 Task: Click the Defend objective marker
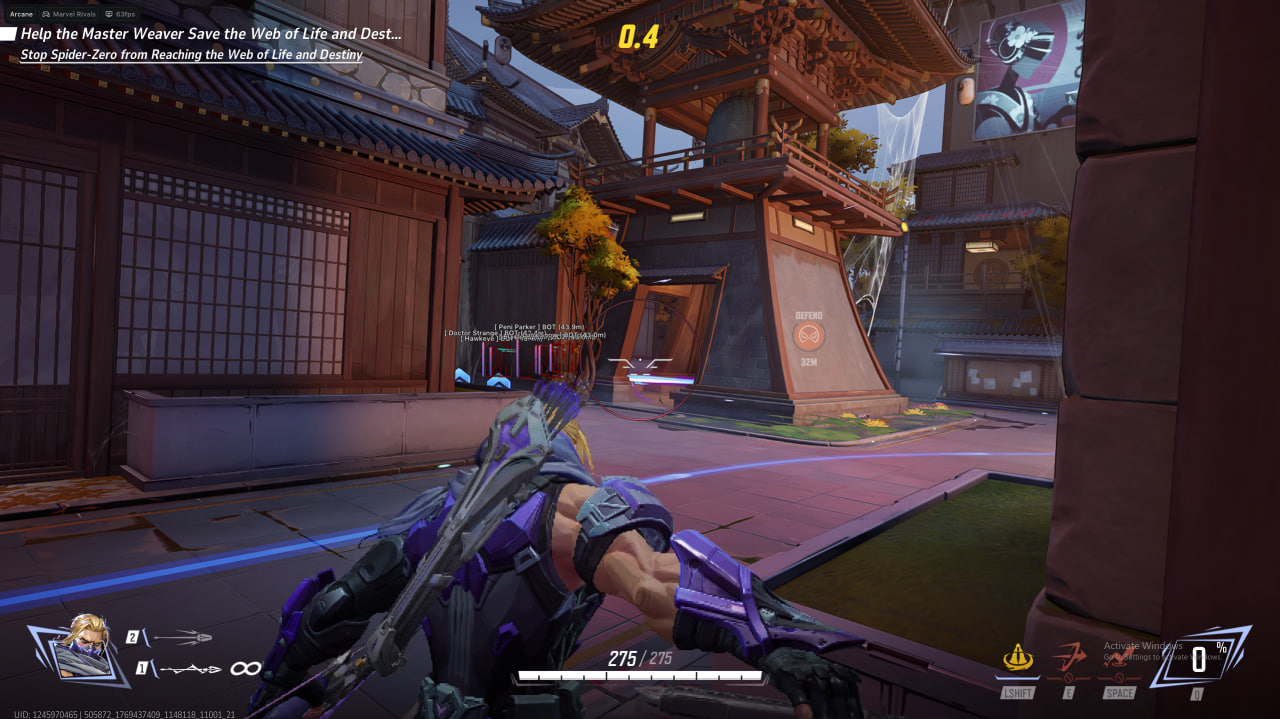809,334
